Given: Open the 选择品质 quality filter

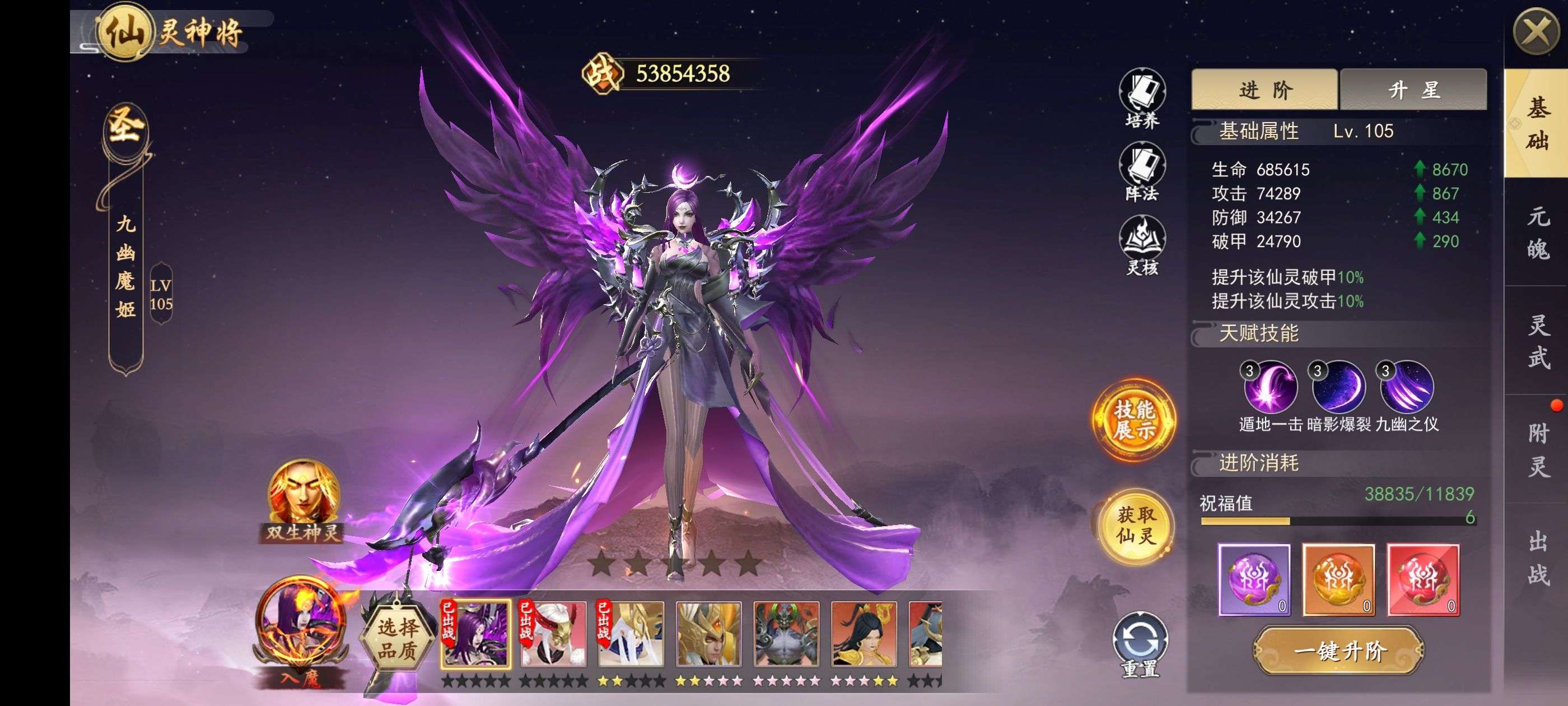Looking at the screenshot, I should (x=398, y=638).
